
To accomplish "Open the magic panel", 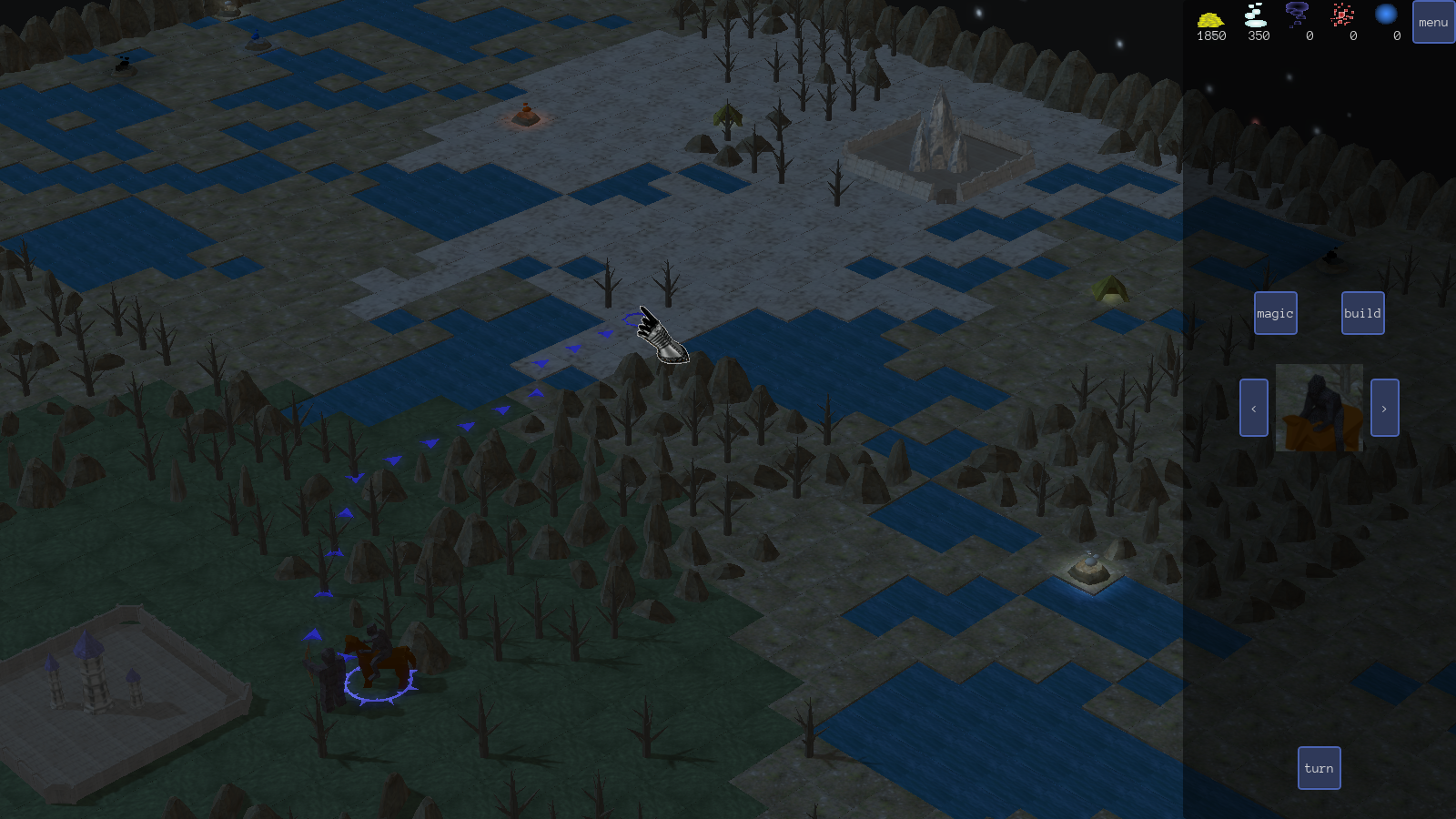I will [1275, 313].
